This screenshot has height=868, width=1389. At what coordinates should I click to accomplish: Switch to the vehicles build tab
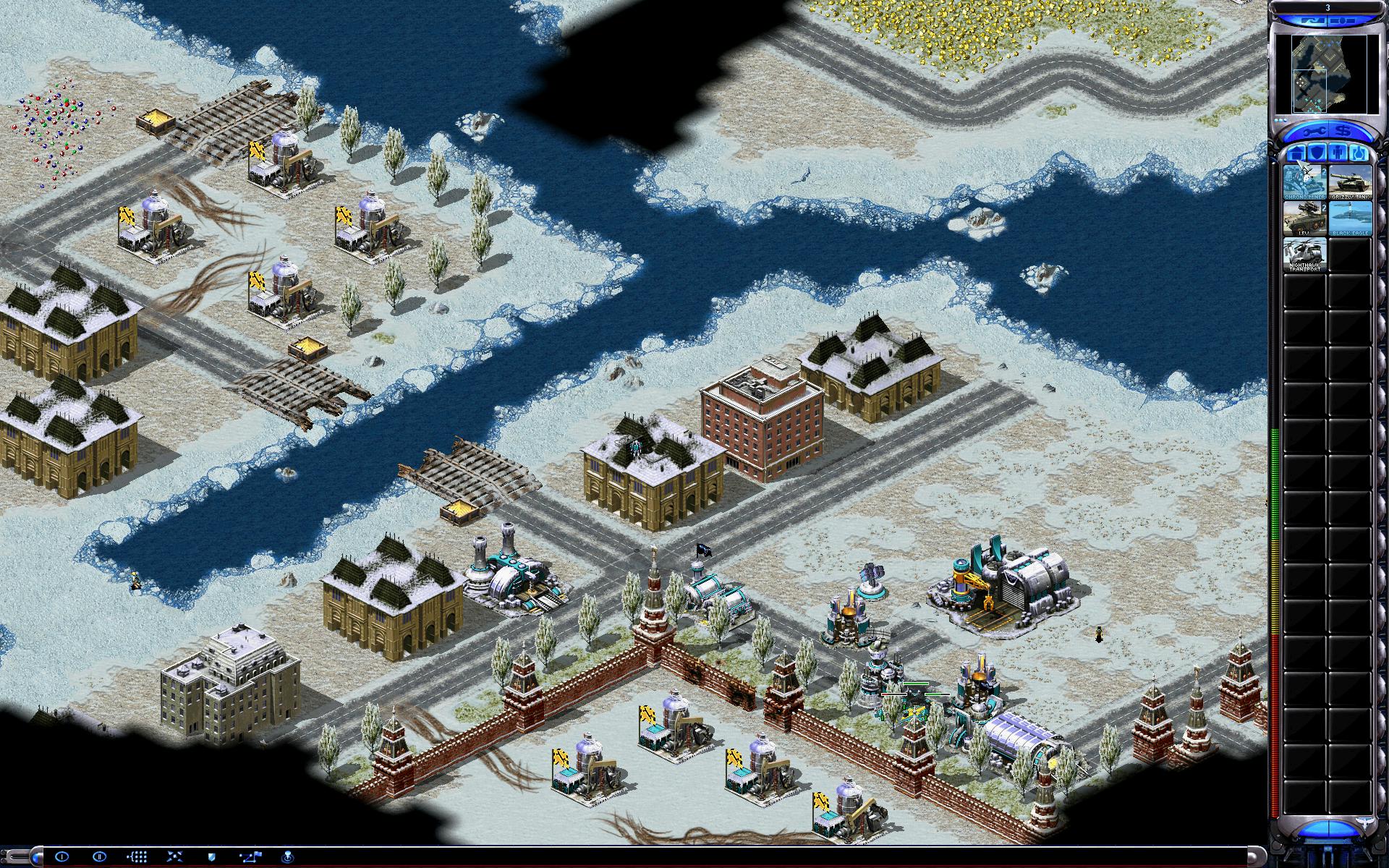(x=1357, y=153)
